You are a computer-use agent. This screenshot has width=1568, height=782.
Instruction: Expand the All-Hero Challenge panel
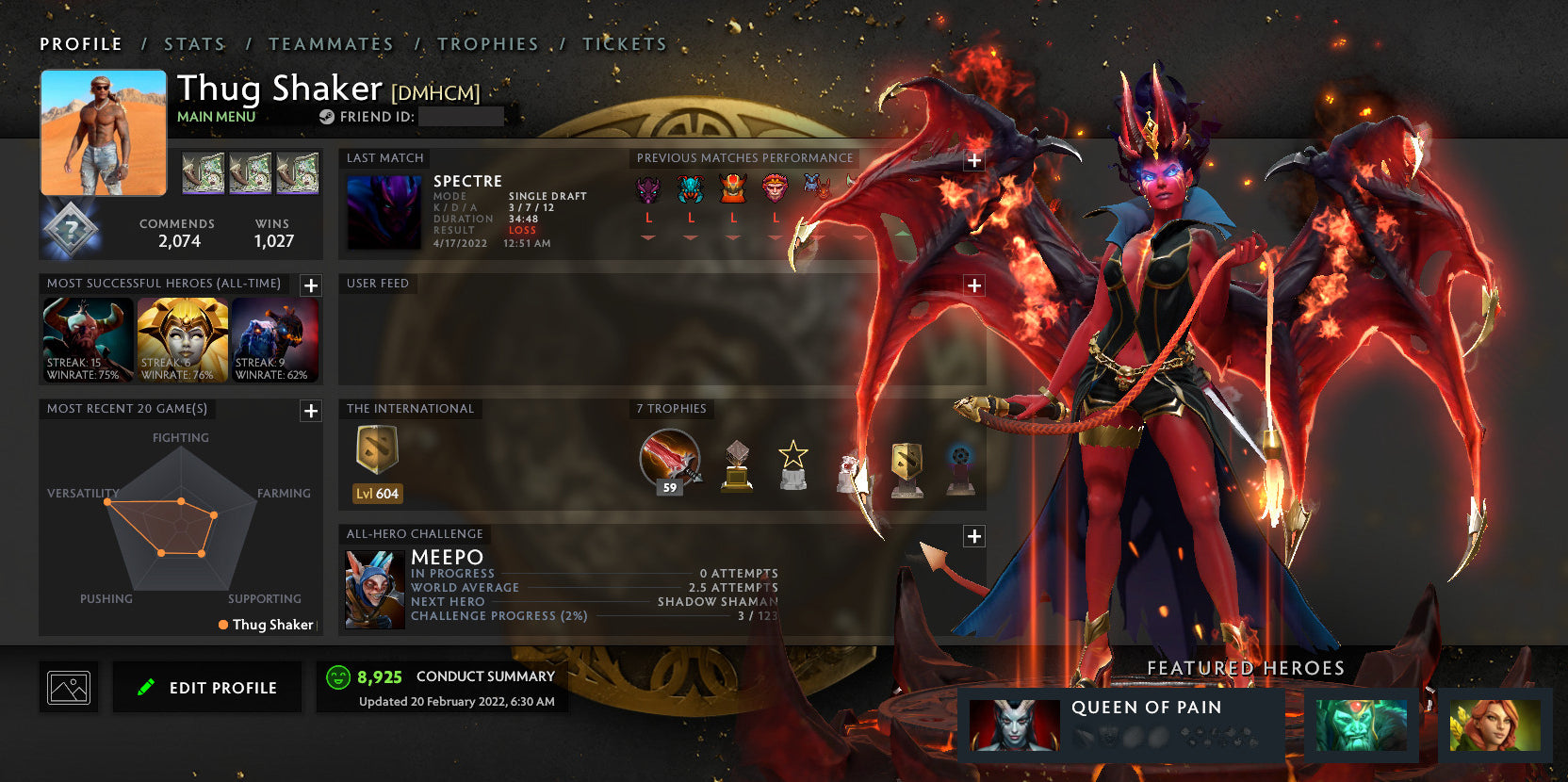pos(974,536)
